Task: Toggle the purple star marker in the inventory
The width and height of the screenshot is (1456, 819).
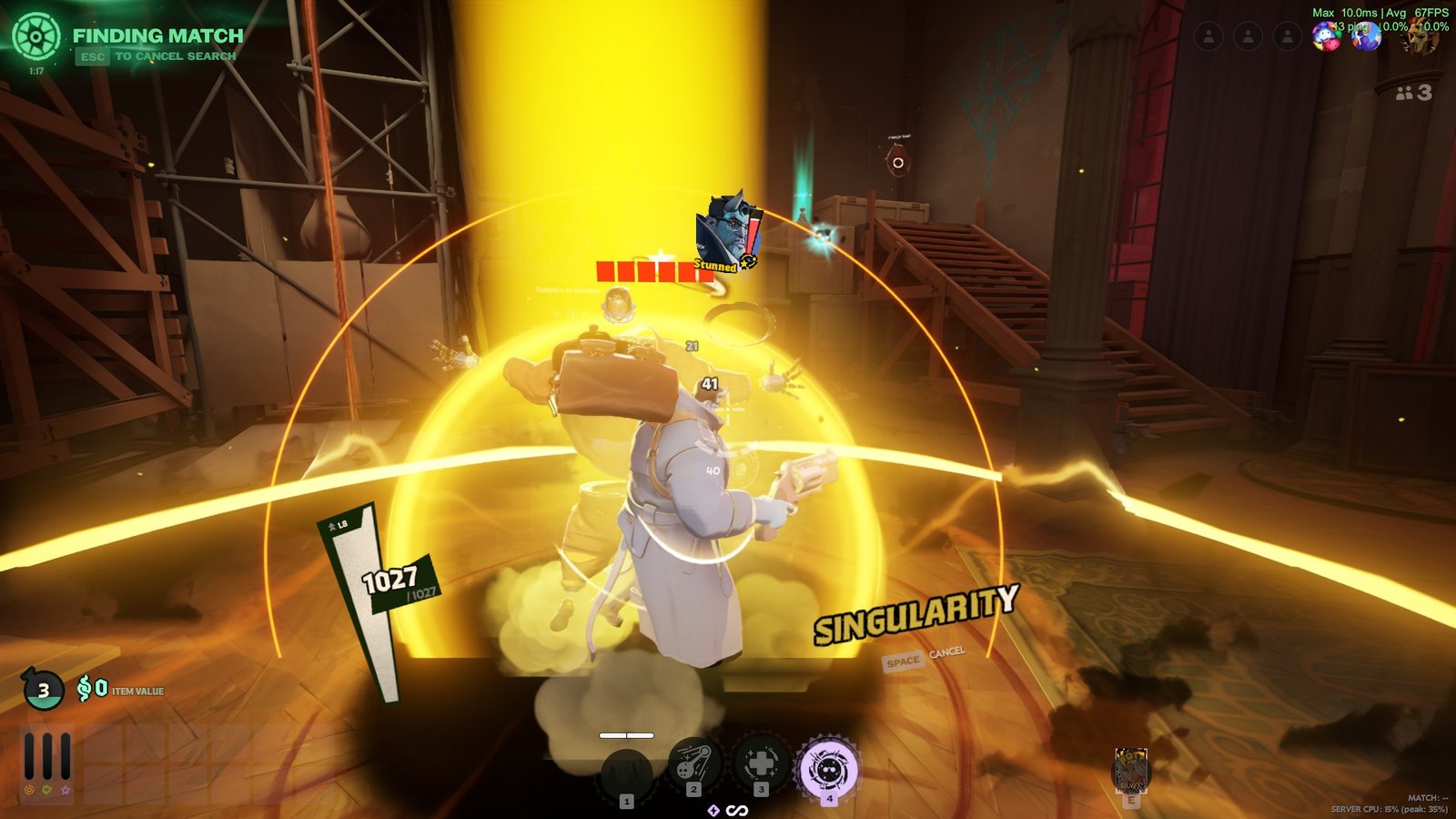Action: pos(65,789)
